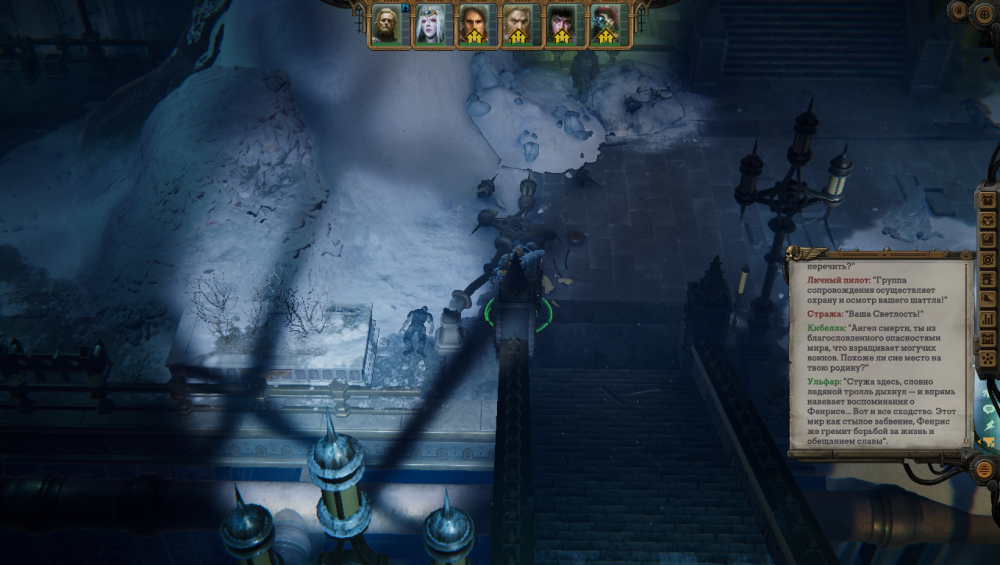
Task: Select the blond-haired leader portrait
Action: tap(385, 24)
